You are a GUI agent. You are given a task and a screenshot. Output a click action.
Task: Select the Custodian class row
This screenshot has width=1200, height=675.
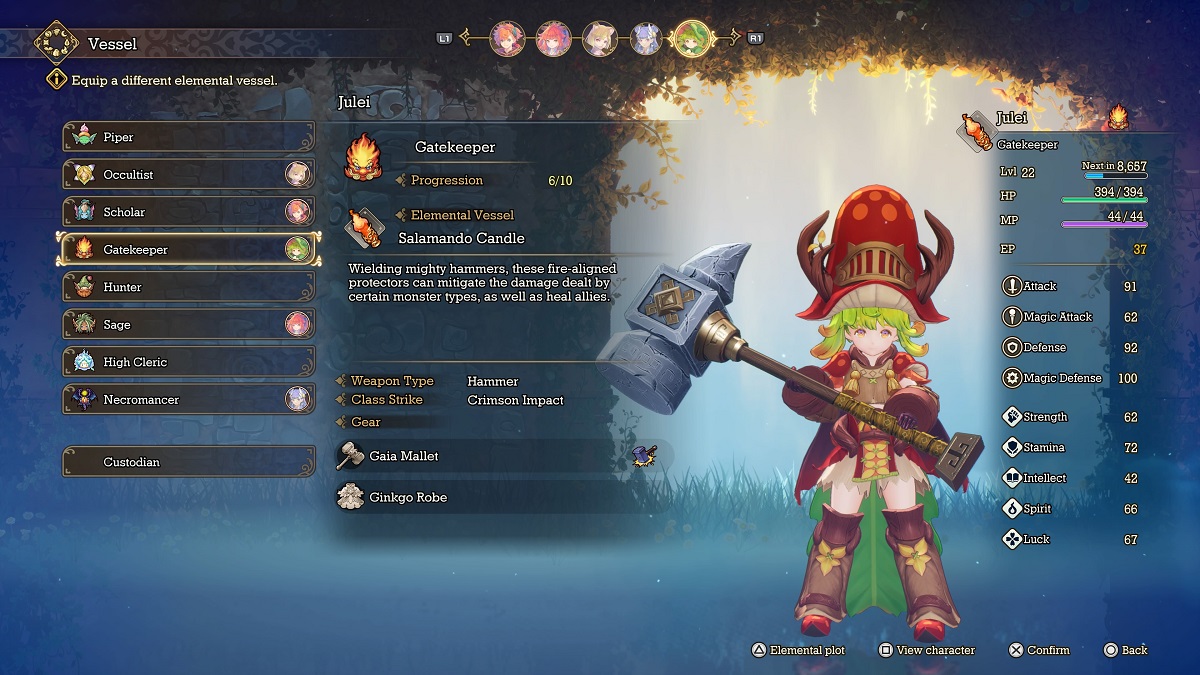[188, 462]
